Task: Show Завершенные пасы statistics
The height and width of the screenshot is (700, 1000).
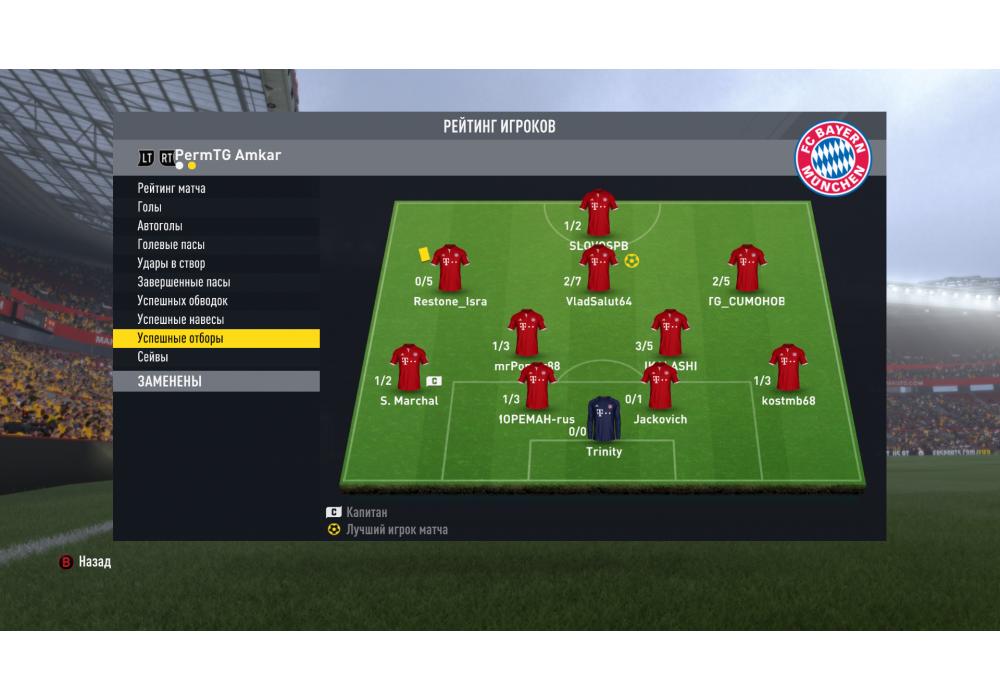Action: click(184, 282)
